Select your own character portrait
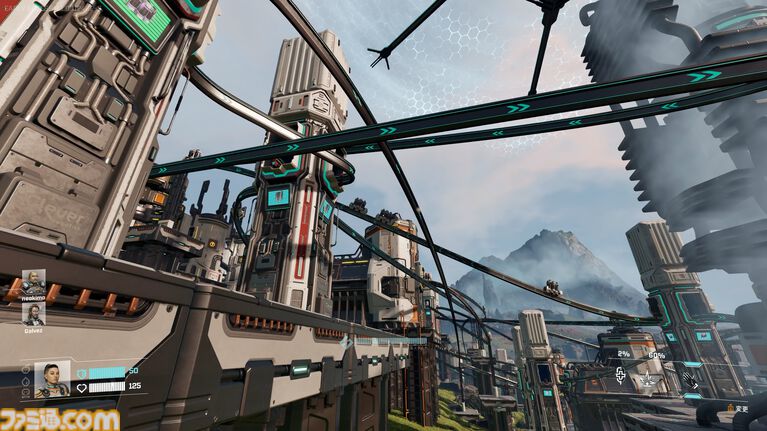The width and height of the screenshot is (767, 431). click(52, 378)
